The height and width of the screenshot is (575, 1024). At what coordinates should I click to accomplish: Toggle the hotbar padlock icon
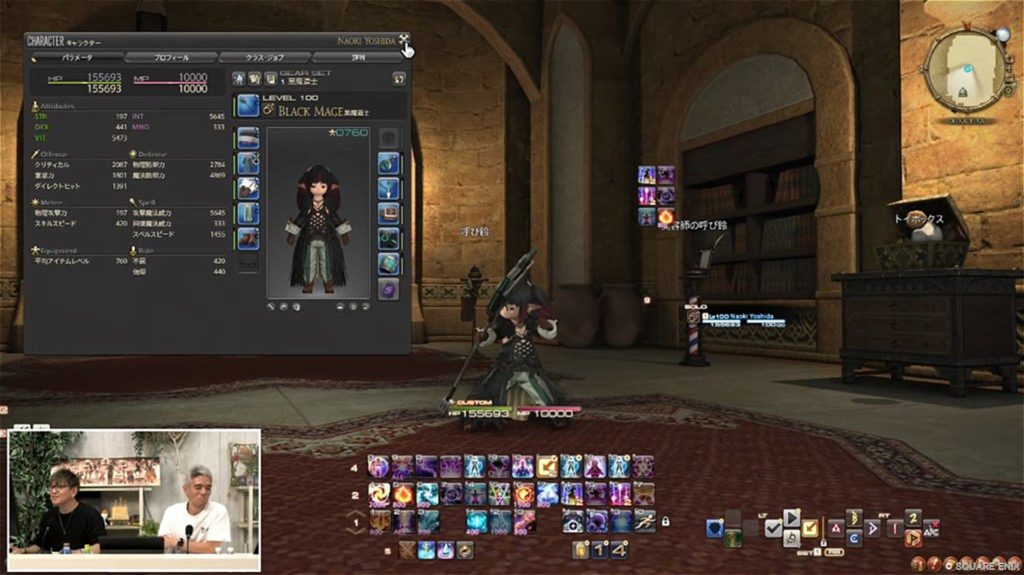pyautogui.click(x=665, y=521)
